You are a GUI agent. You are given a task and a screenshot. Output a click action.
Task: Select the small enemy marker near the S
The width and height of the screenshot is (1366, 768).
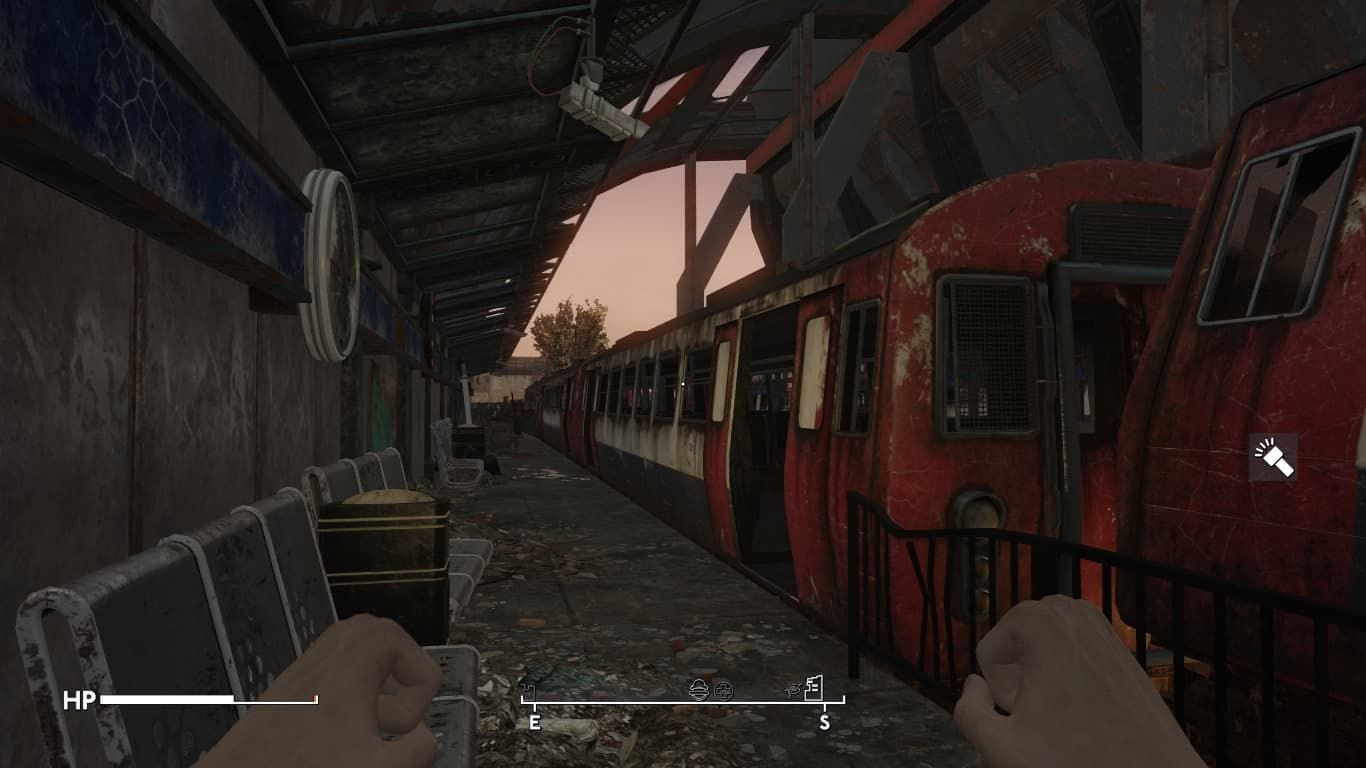point(792,690)
